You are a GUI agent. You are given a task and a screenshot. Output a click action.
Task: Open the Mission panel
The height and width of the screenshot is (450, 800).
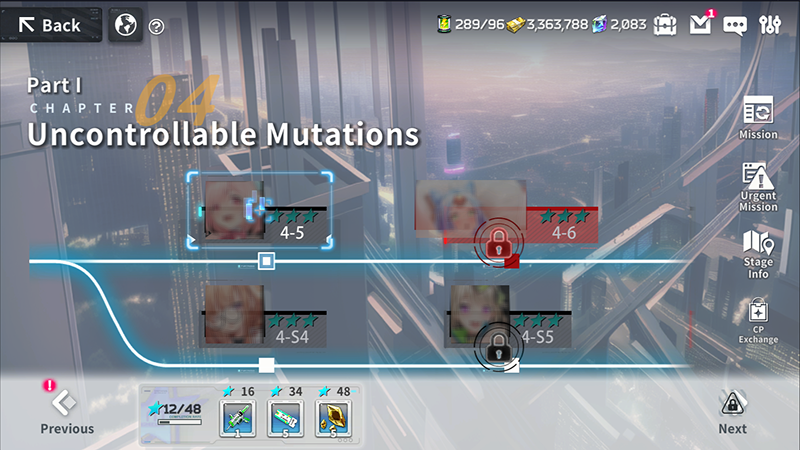coord(758,117)
